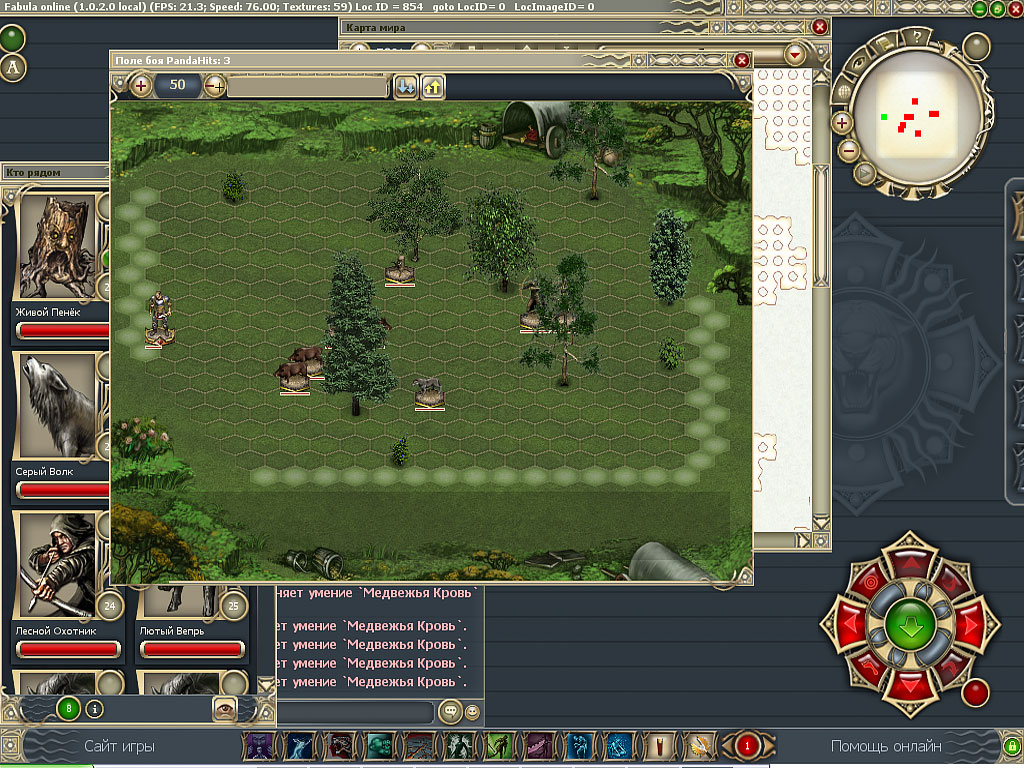Click the round A button at top-left
This screenshot has height=768, width=1024.
pos(13,67)
